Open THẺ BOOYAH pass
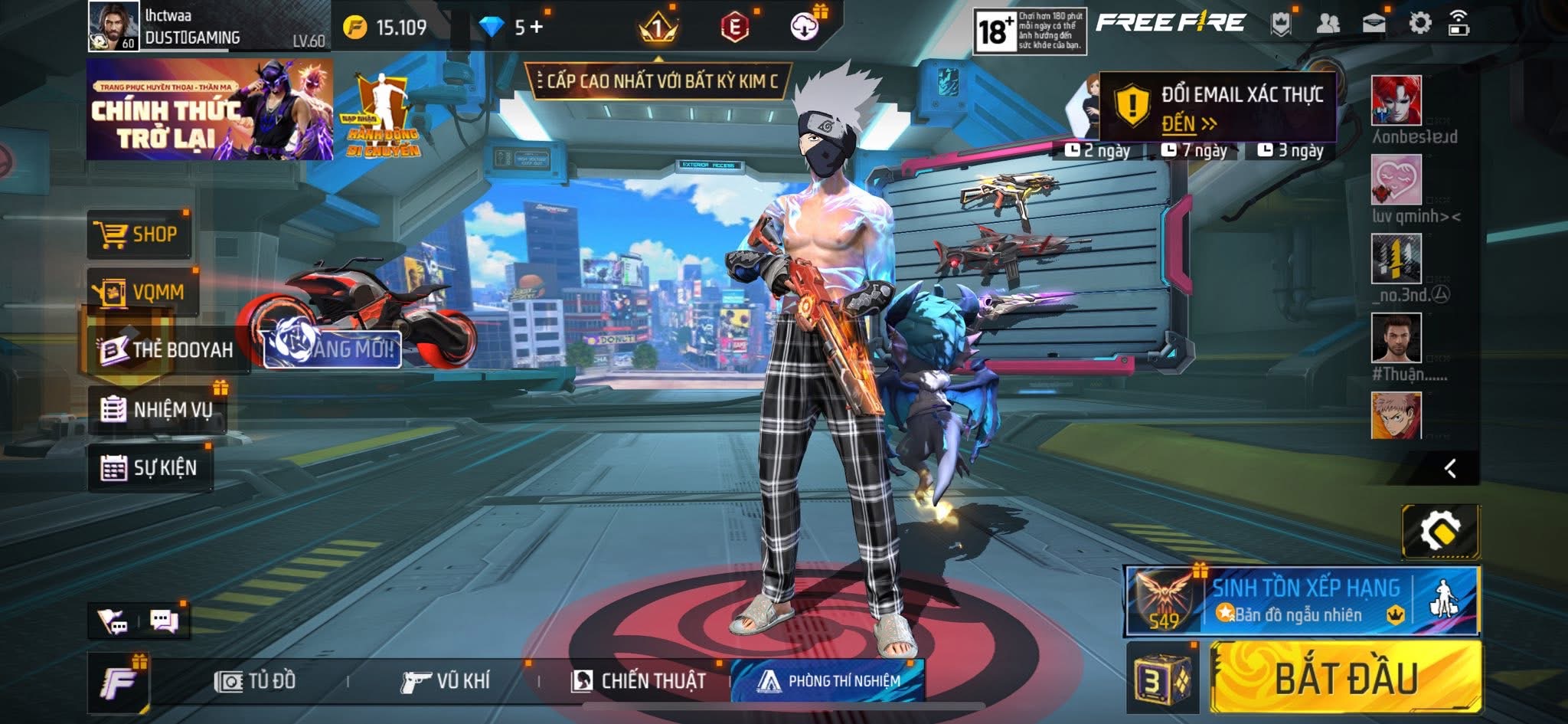1568x724 pixels. point(167,350)
